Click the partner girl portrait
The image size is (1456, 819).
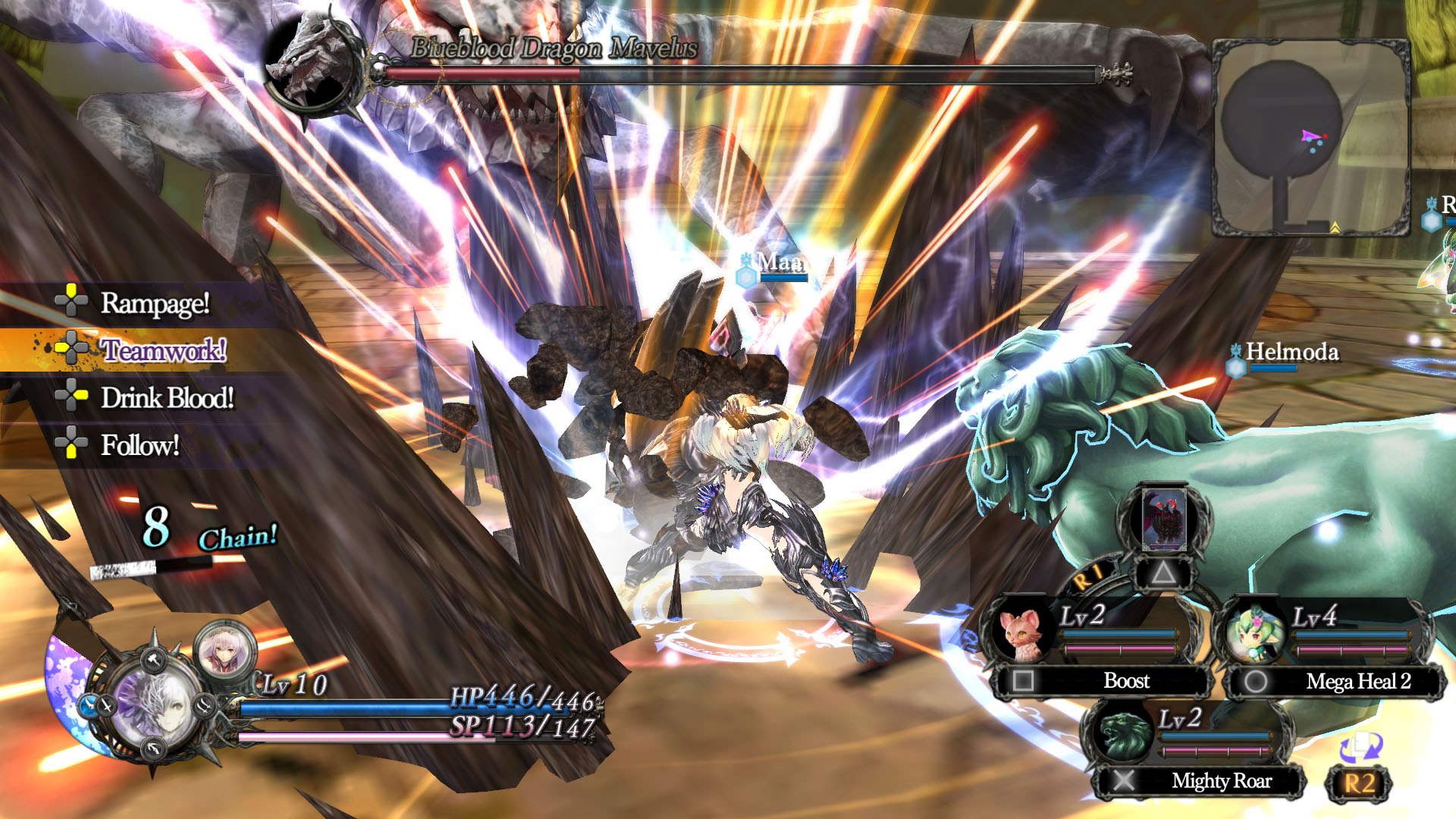pos(225,650)
